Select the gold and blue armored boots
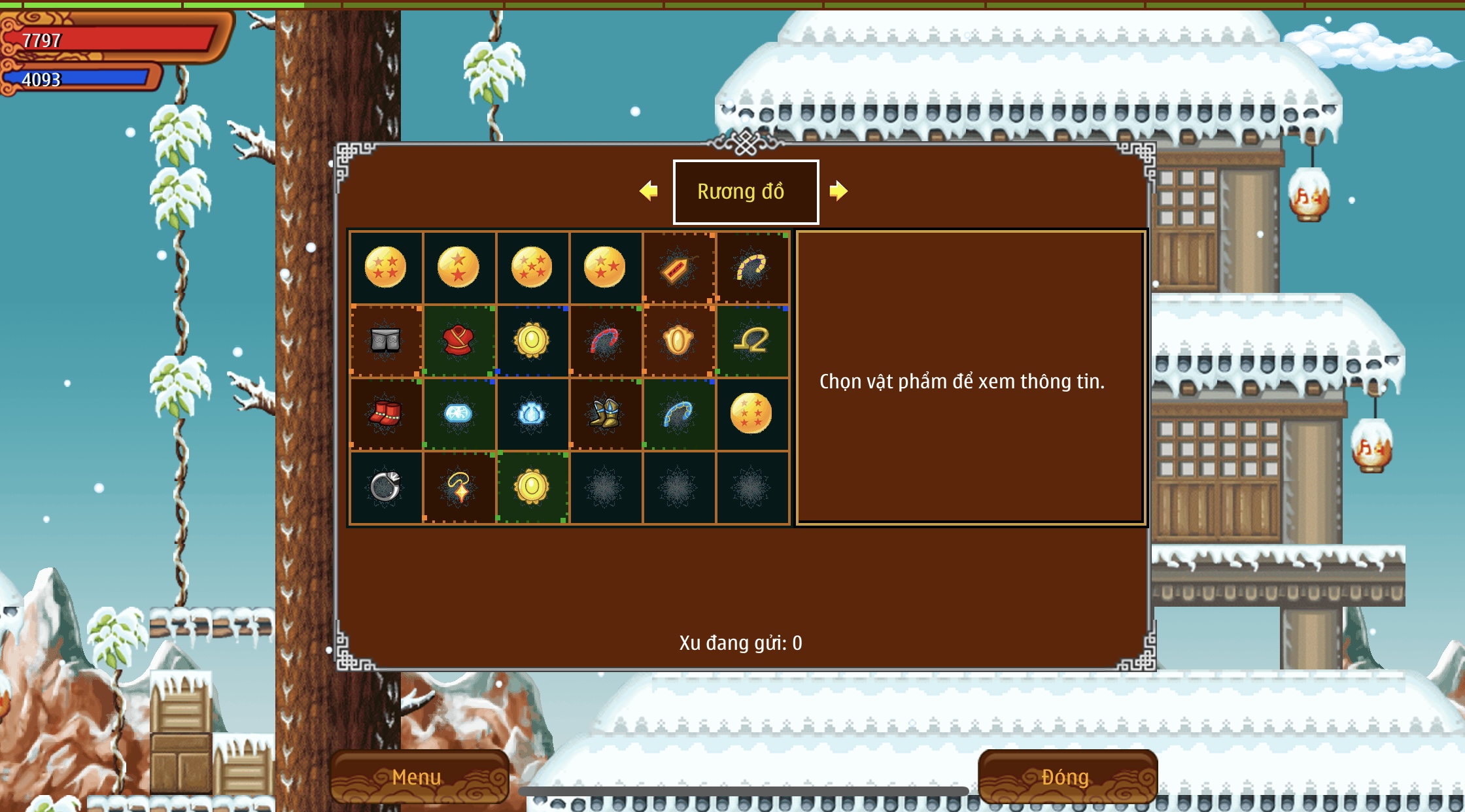 click(x=604, y=414)
